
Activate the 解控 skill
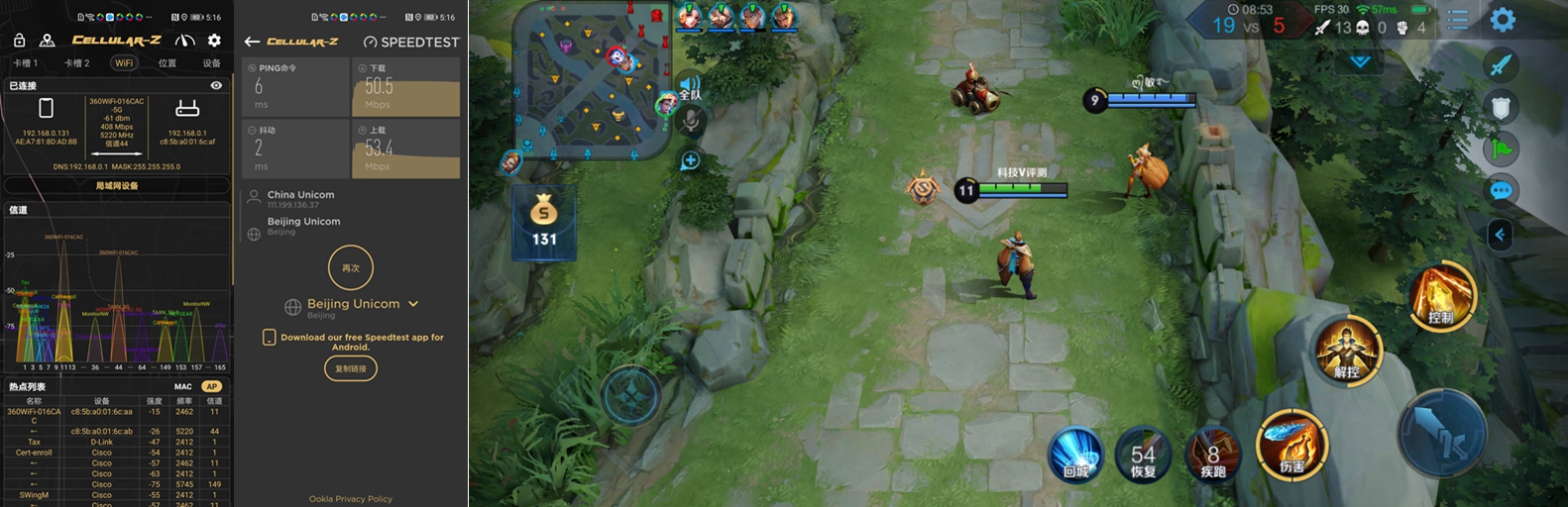point(1348,351)
